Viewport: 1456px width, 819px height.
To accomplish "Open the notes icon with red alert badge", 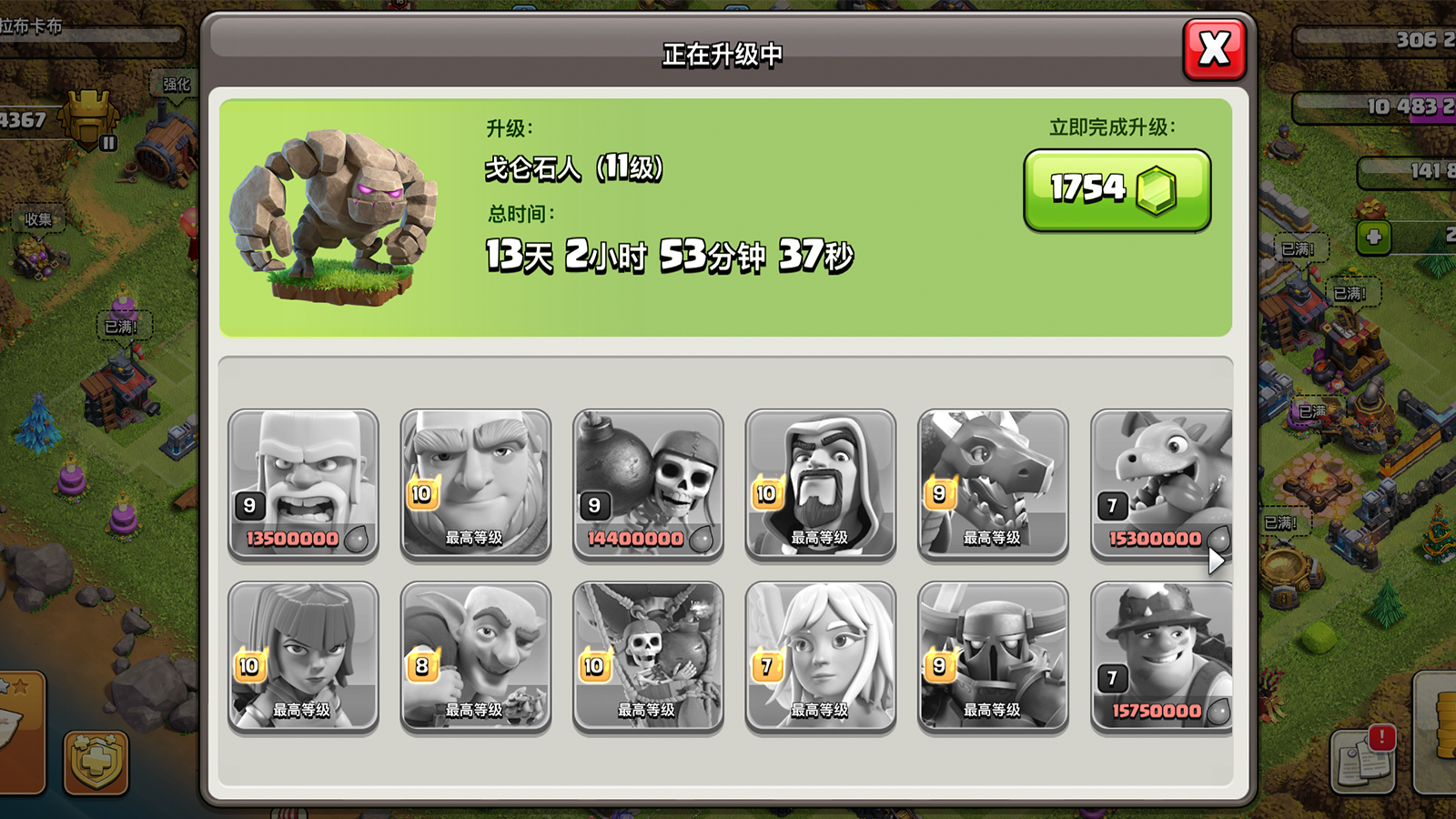I will coord(1363,758).
